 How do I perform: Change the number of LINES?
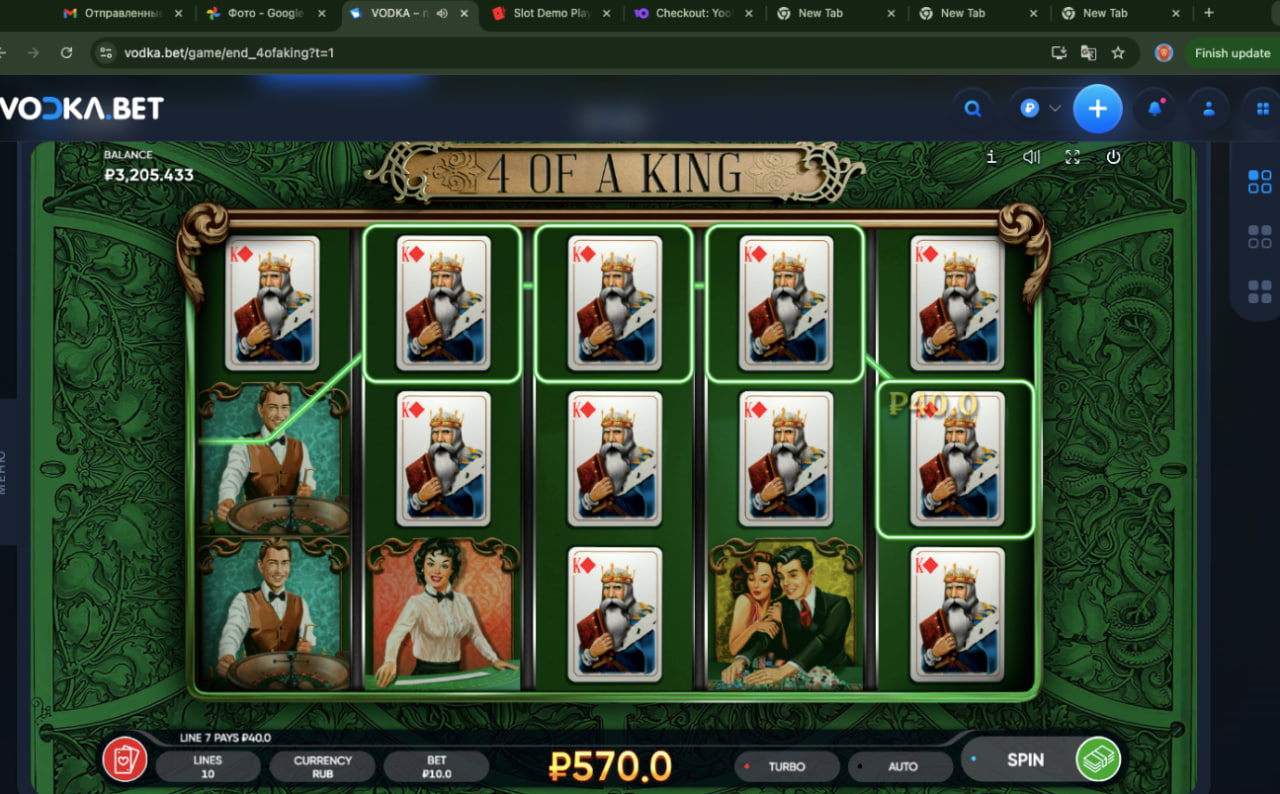coord(208,767)
